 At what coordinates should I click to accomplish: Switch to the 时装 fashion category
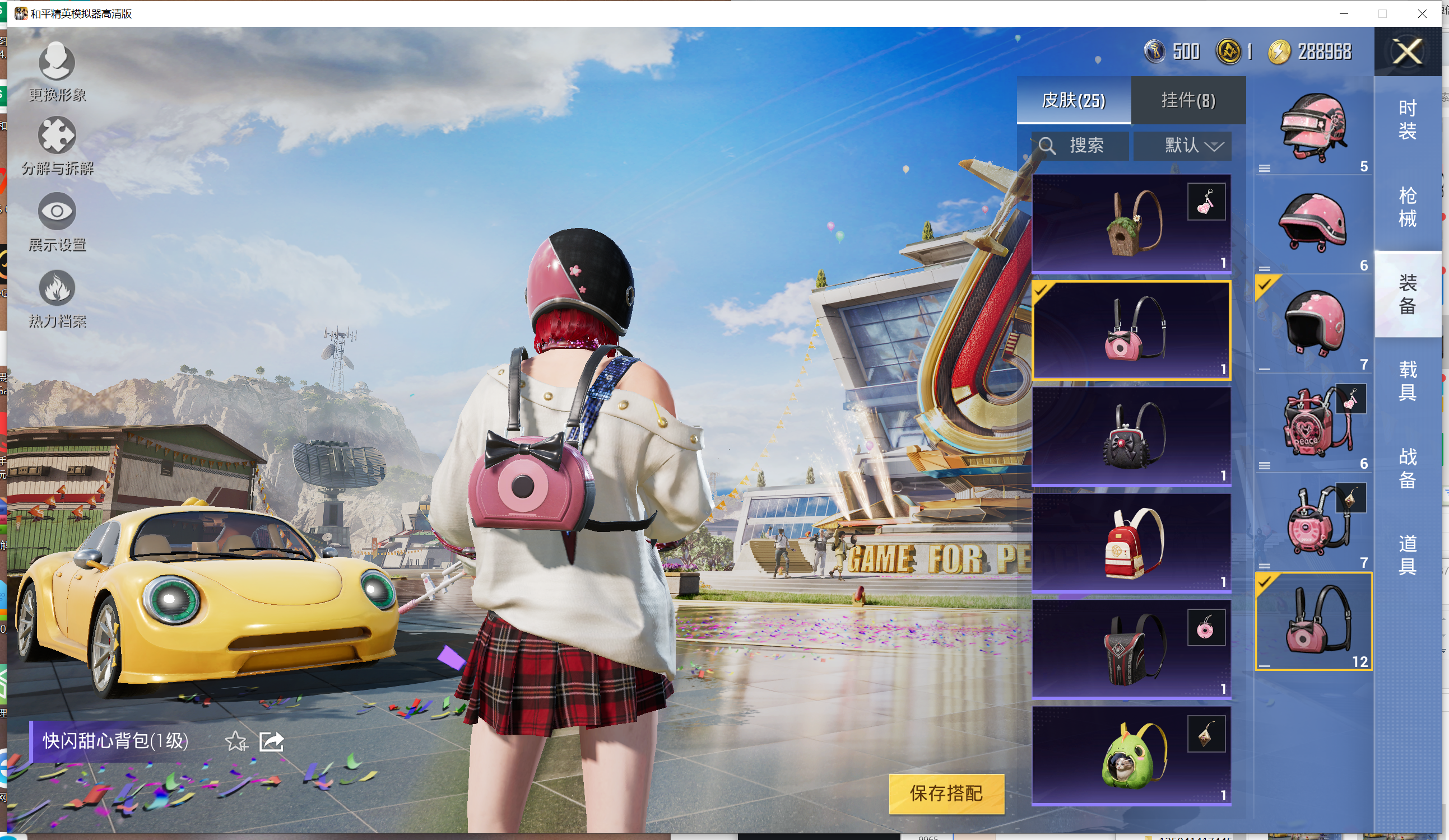(1407, 119)
